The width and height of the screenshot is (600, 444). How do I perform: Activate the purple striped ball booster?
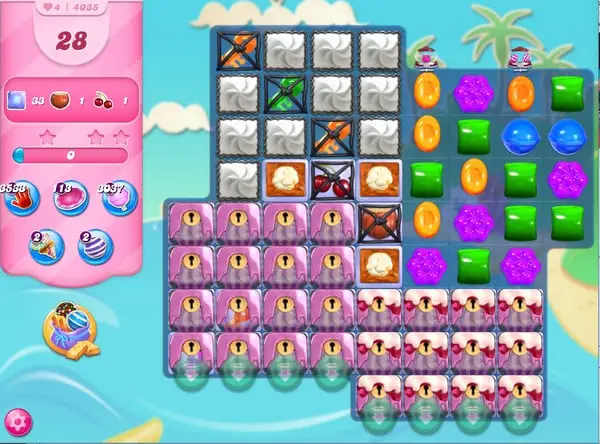(96, 247)
